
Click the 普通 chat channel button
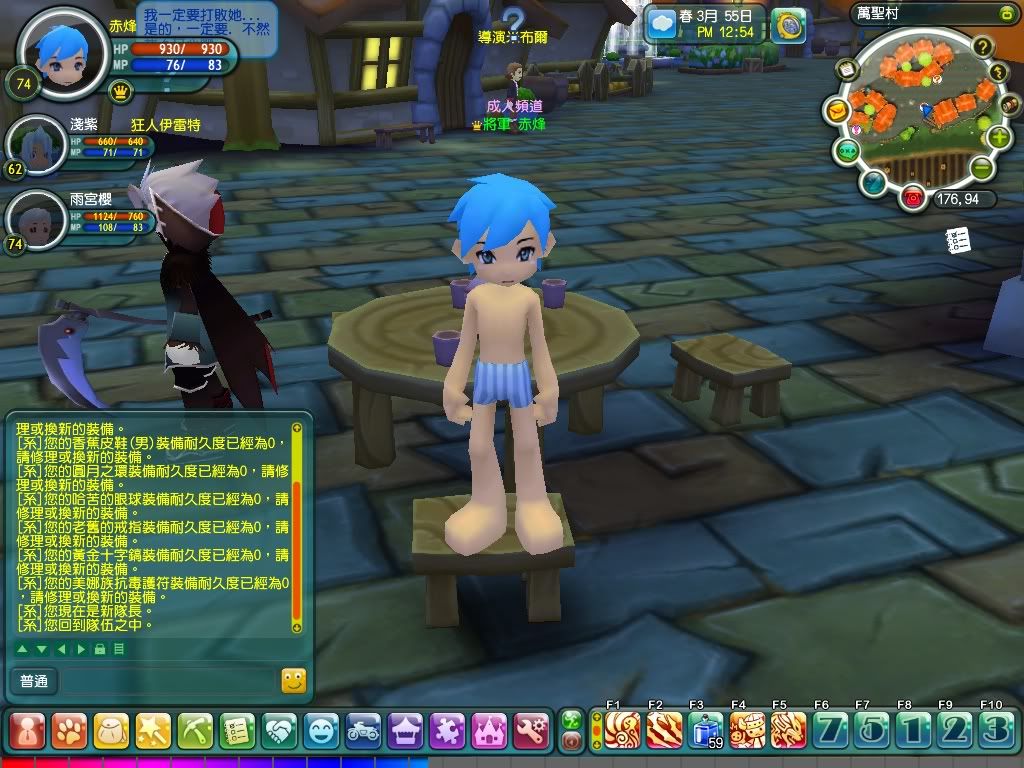tap(34, 682)
